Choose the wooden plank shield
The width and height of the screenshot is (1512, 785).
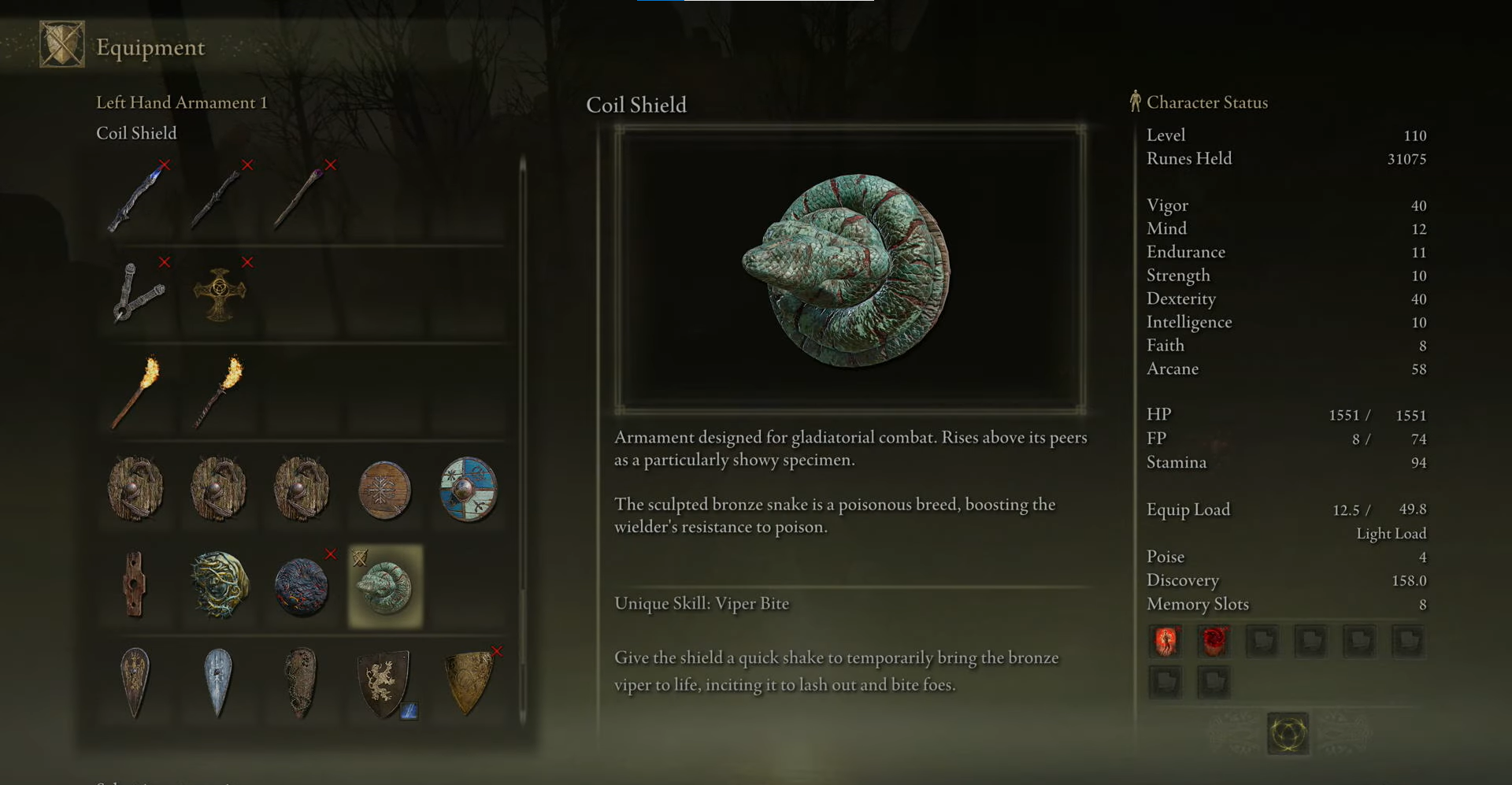(135, 587)
